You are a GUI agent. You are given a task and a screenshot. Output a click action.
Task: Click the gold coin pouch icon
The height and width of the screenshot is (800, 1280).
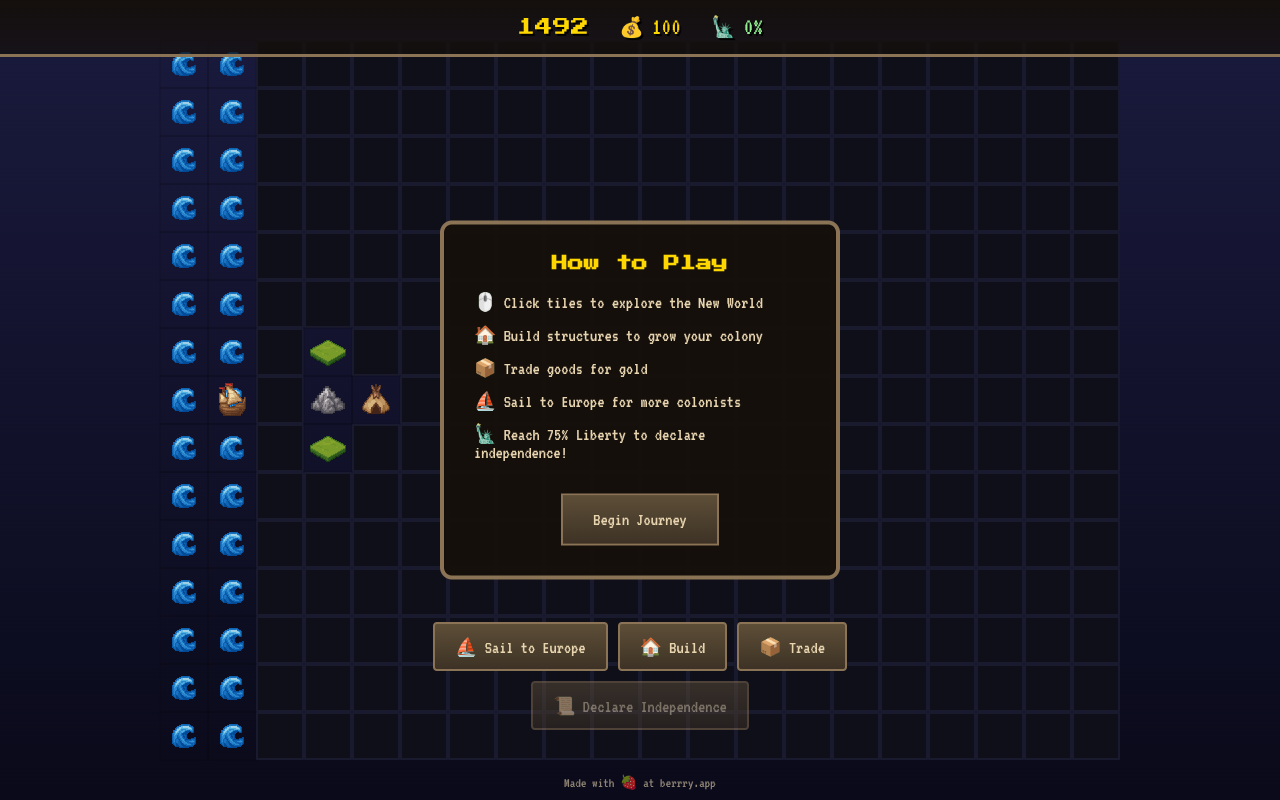pos(629,27)
